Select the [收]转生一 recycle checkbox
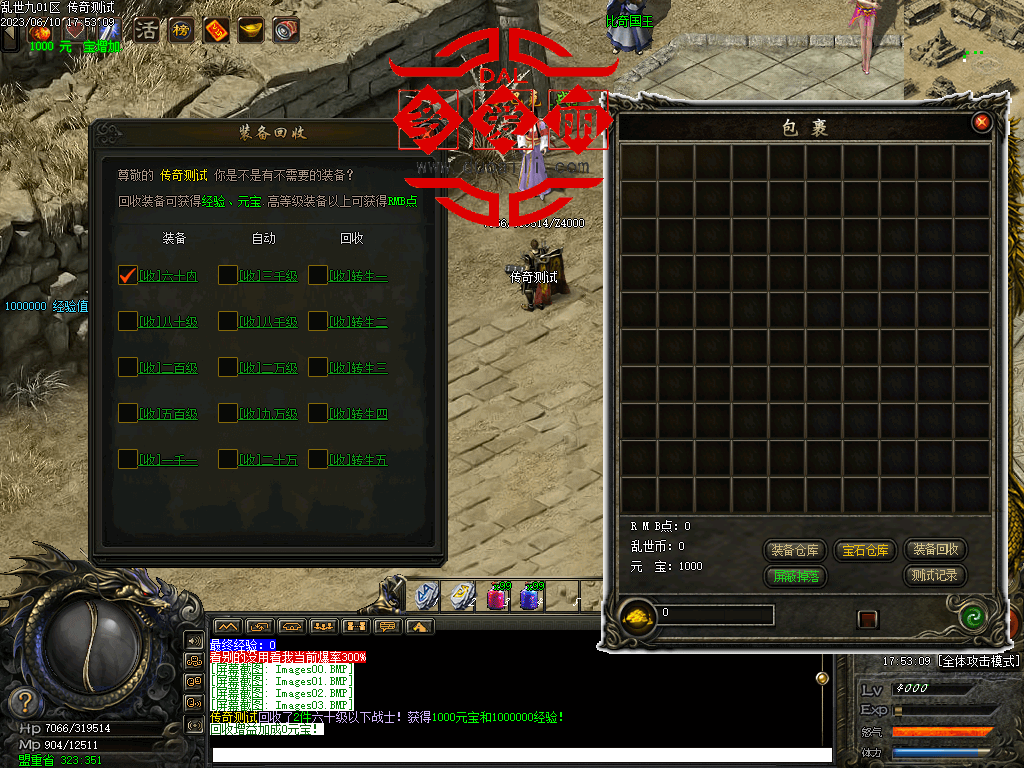 tap(318, 275)
